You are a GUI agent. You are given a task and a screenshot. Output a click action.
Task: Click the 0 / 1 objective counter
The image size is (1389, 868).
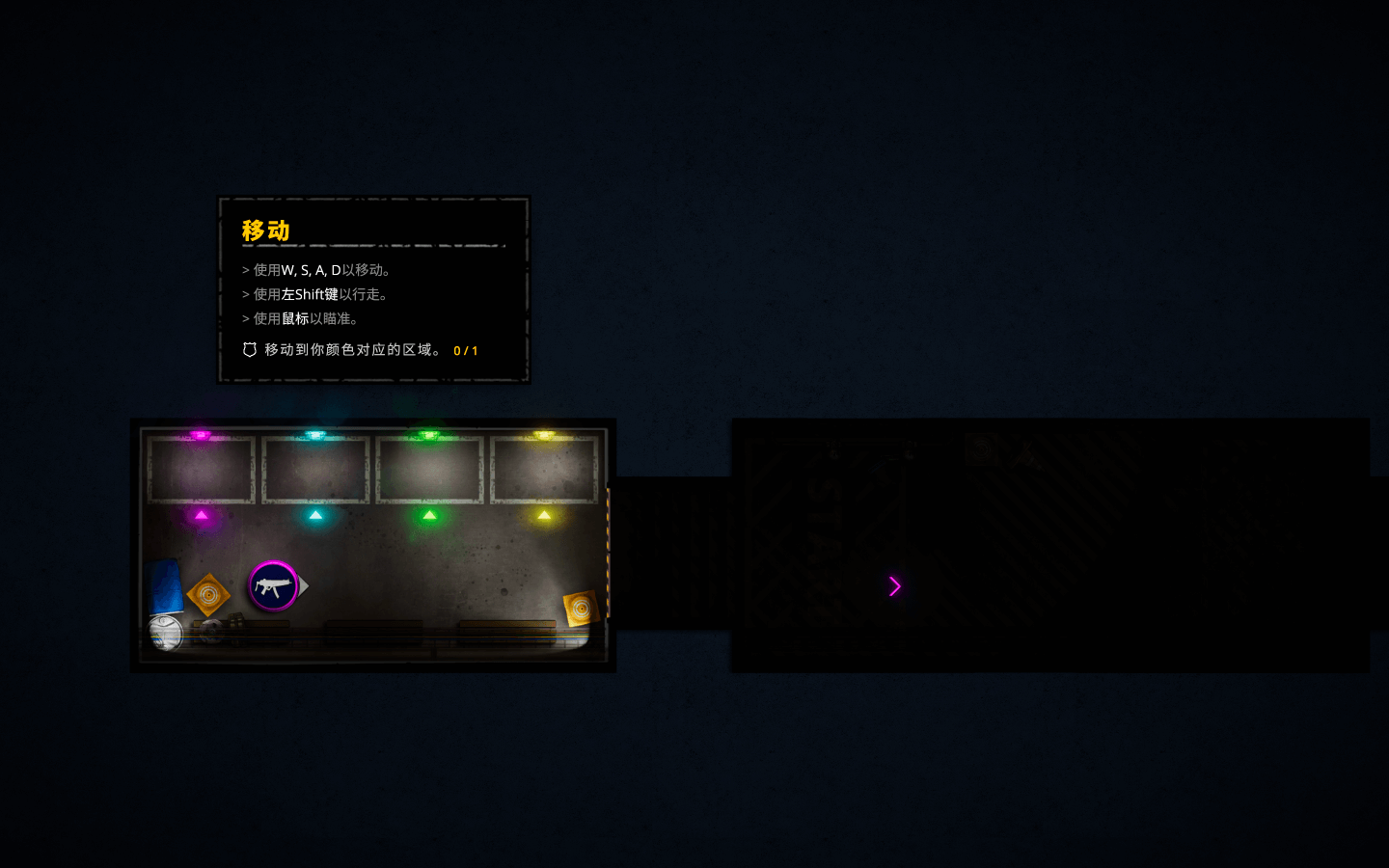tap(465, 350)
